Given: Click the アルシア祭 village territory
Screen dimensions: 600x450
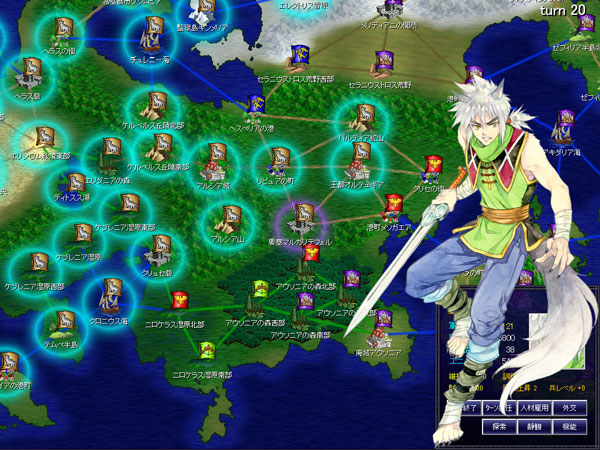Looking at the screenshot, I should click(213, 158).
